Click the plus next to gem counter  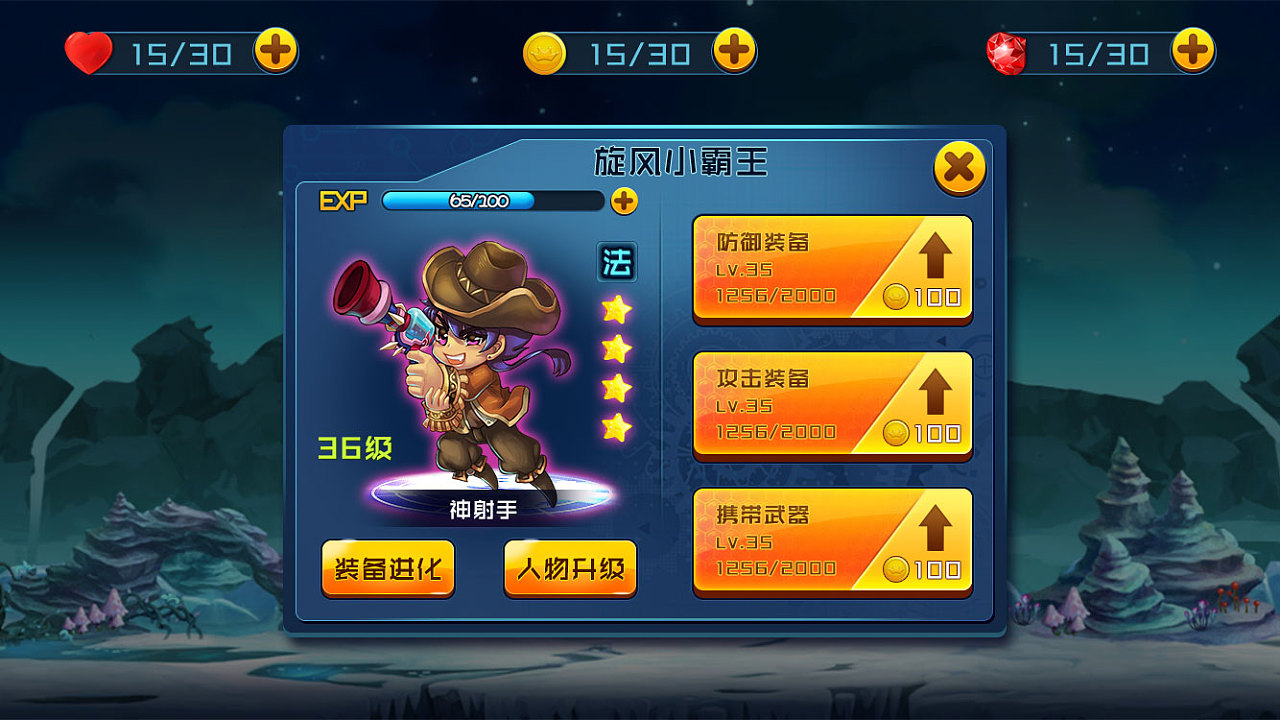click(1196, 50)
